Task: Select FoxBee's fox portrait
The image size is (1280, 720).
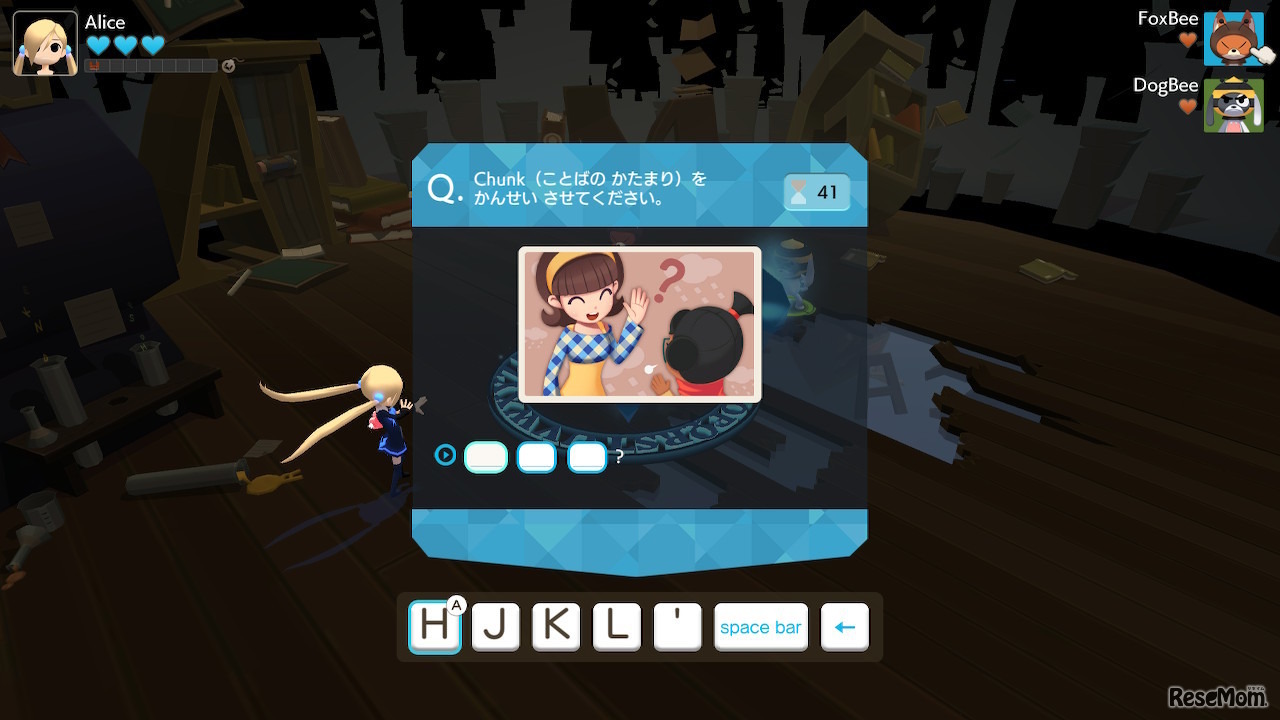Action: 1233,39
